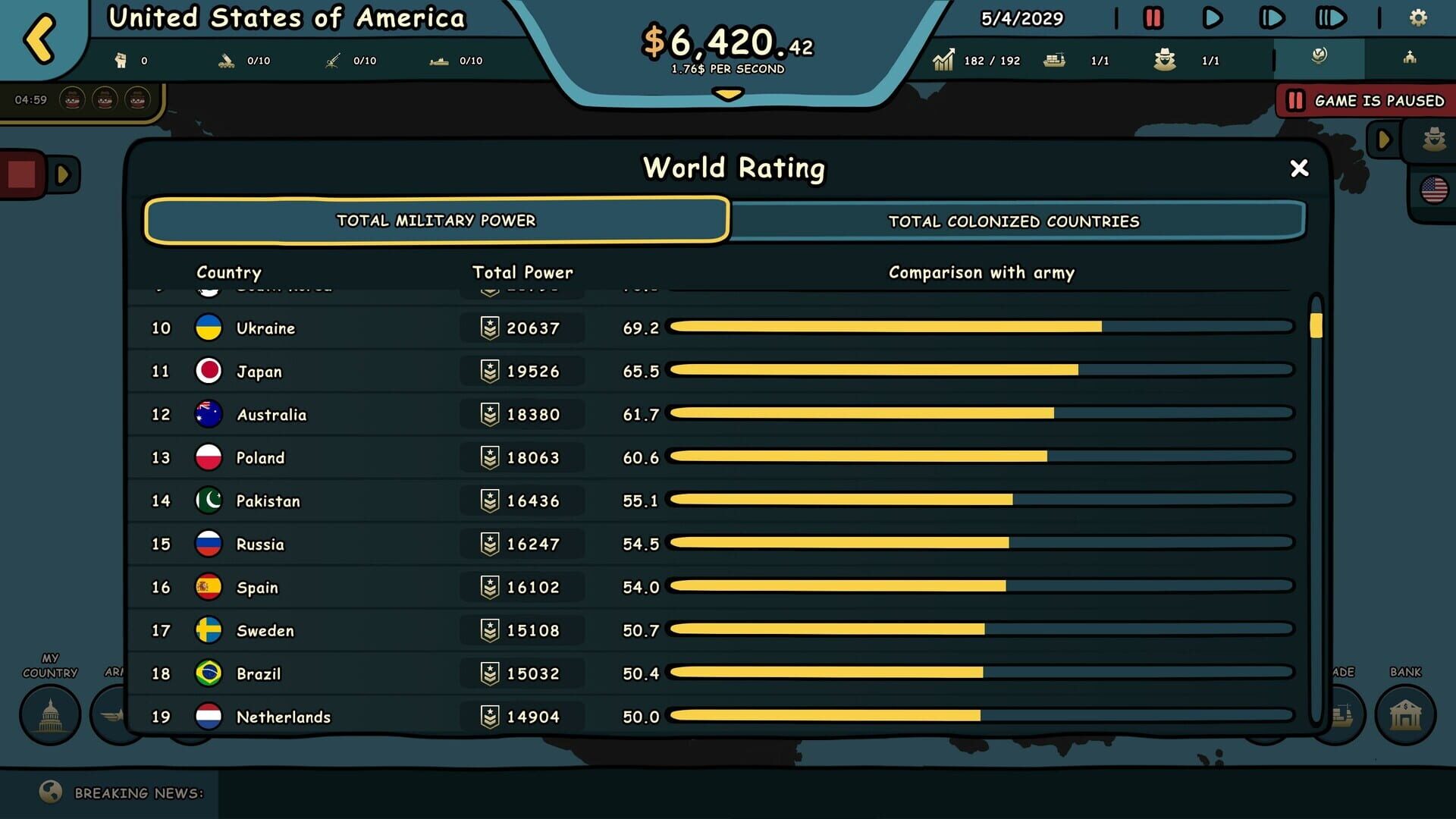The width and height of the screenshot is (1456, 819).
Task: Click the submarine icon showing 0/10
Action: coord(436,59)
